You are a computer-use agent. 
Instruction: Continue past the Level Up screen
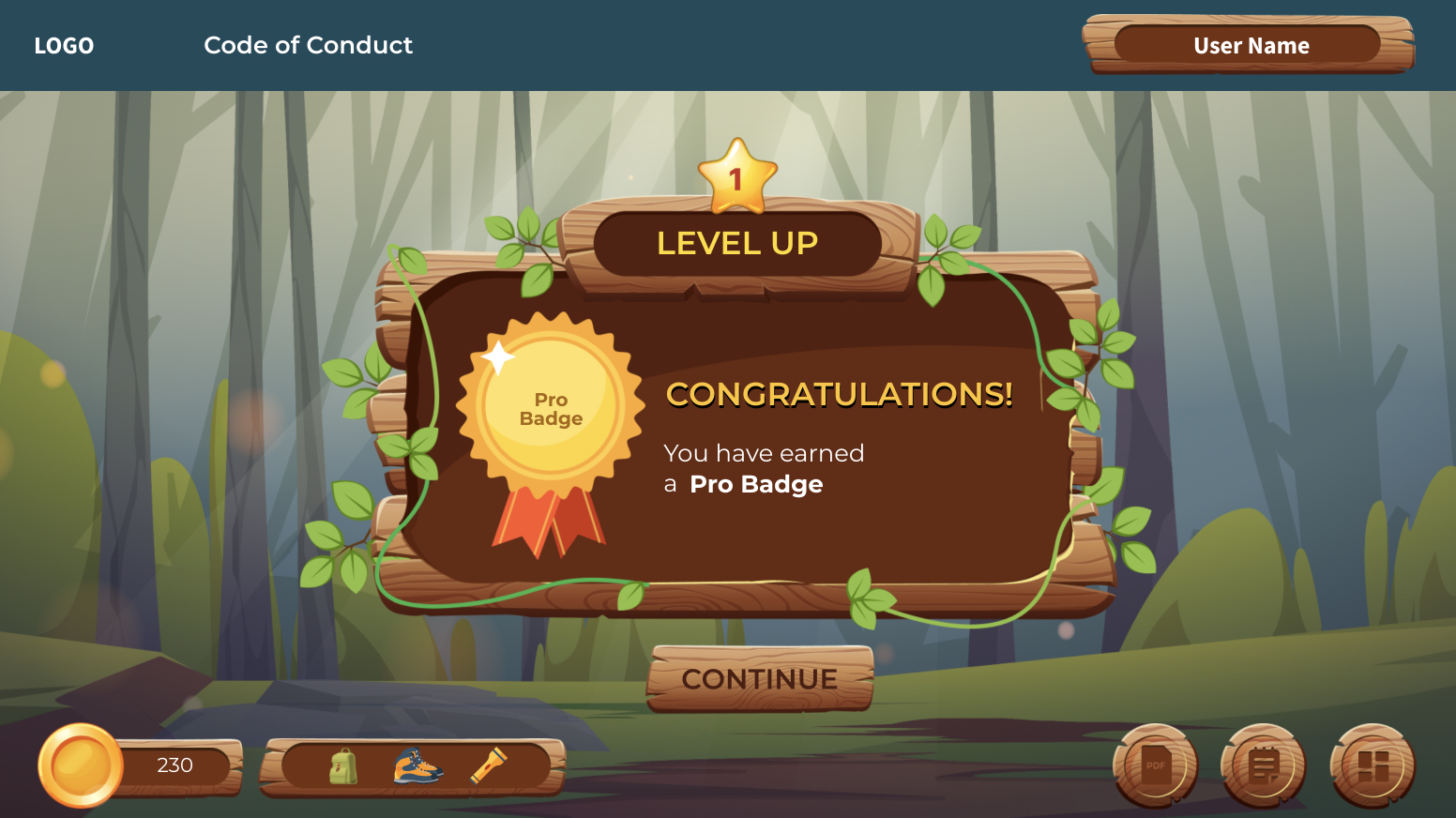[x=760, y=678]
